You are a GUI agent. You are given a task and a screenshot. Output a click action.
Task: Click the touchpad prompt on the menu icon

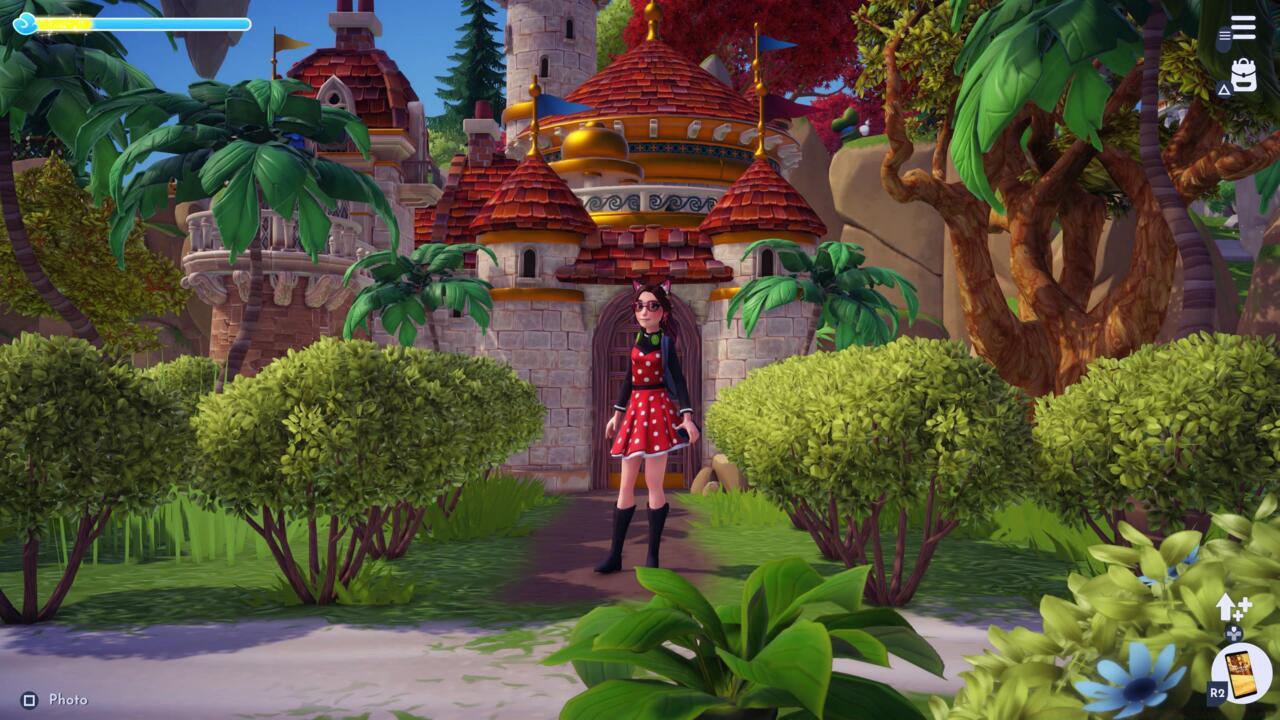[x=1223, y=39]
